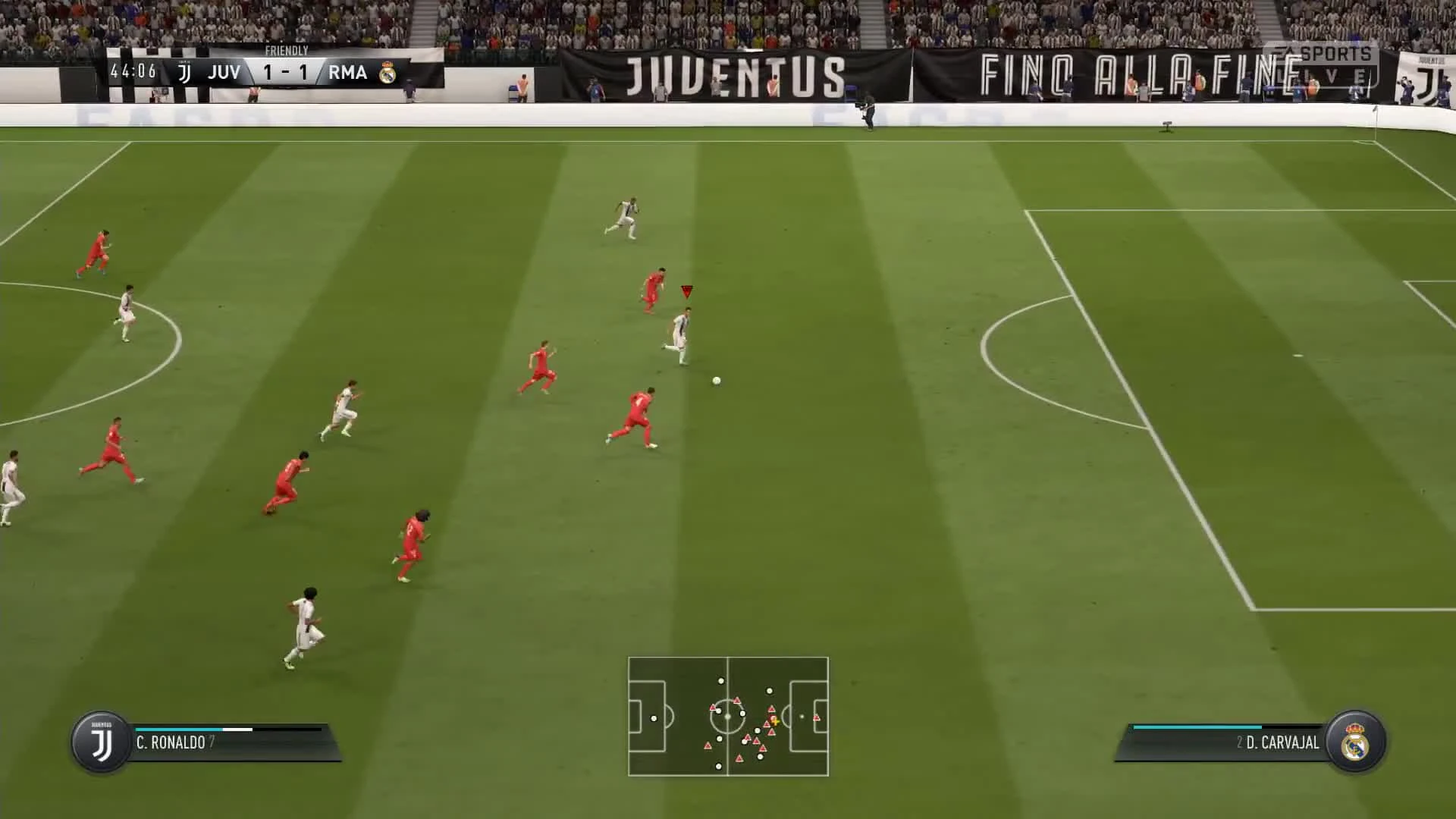Select the Real Madrid crest in the scoreboard
The image size is (1456, 819).
pyautogui.click(x=387, y=73)
